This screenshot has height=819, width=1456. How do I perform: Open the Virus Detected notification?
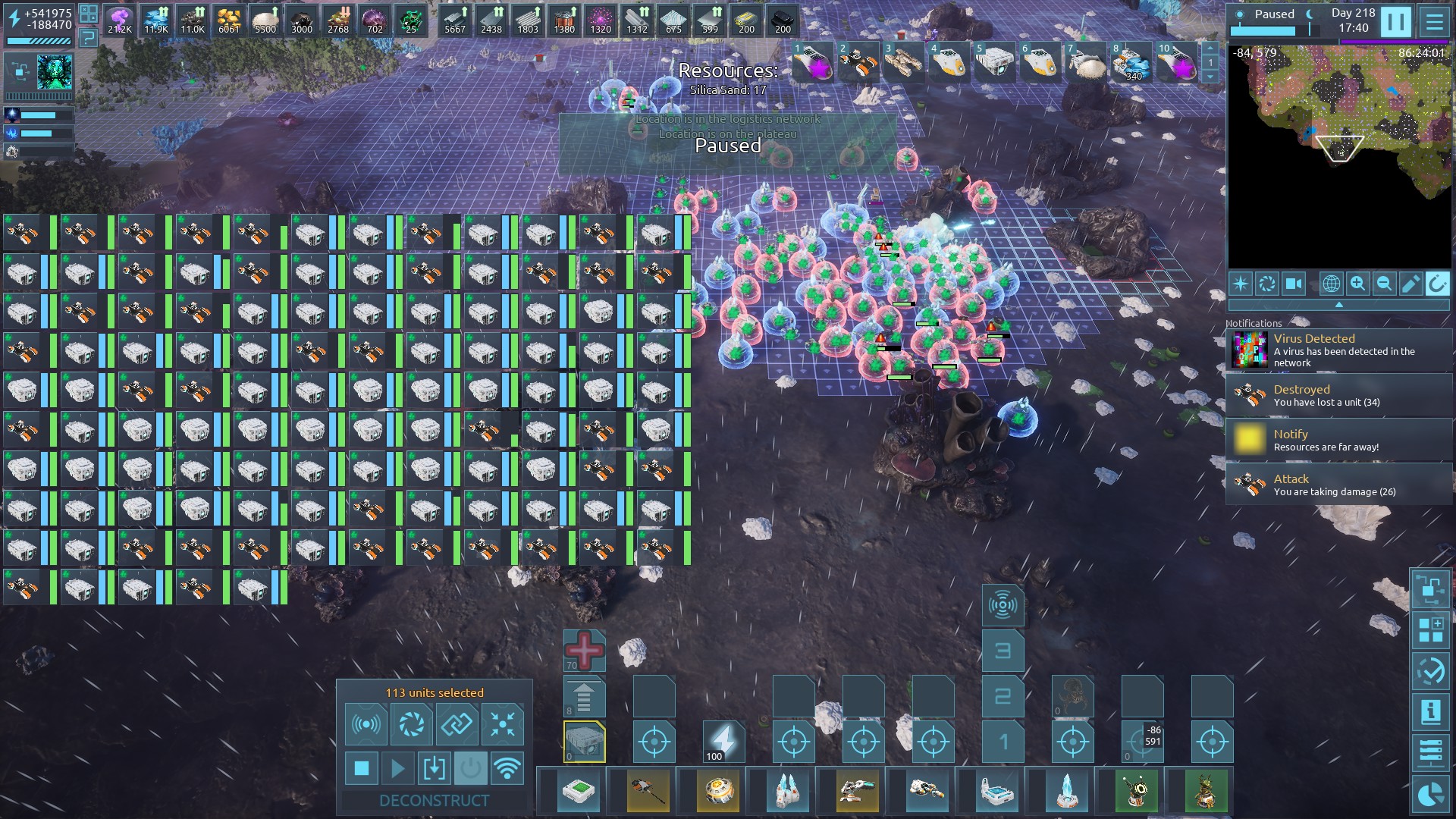[x=1339, y=350]
